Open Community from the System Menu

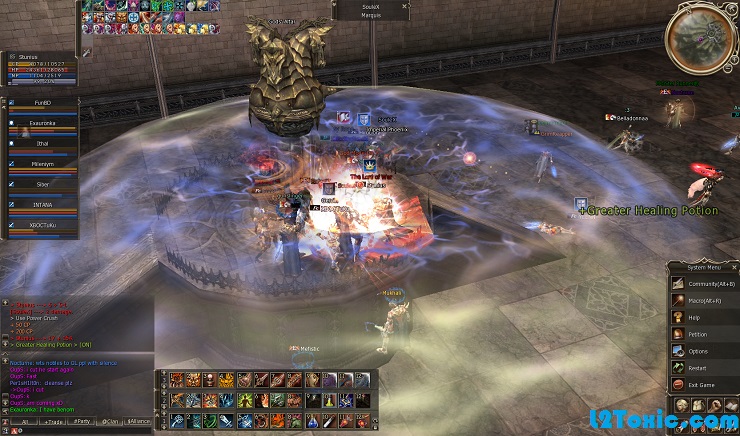click(705, 283)
